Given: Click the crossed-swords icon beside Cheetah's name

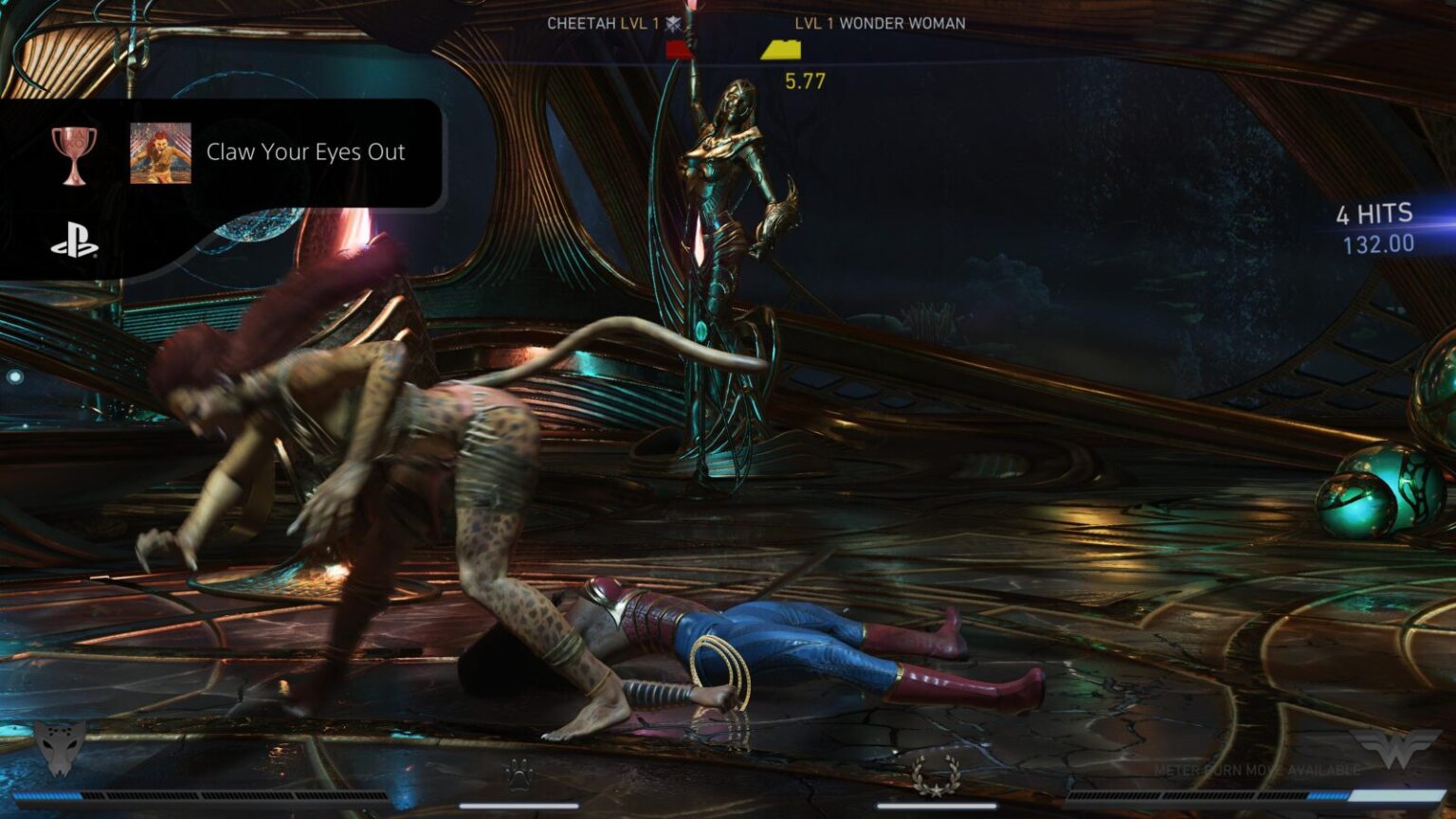Looking at the screenshot, I should pos(674,24).
